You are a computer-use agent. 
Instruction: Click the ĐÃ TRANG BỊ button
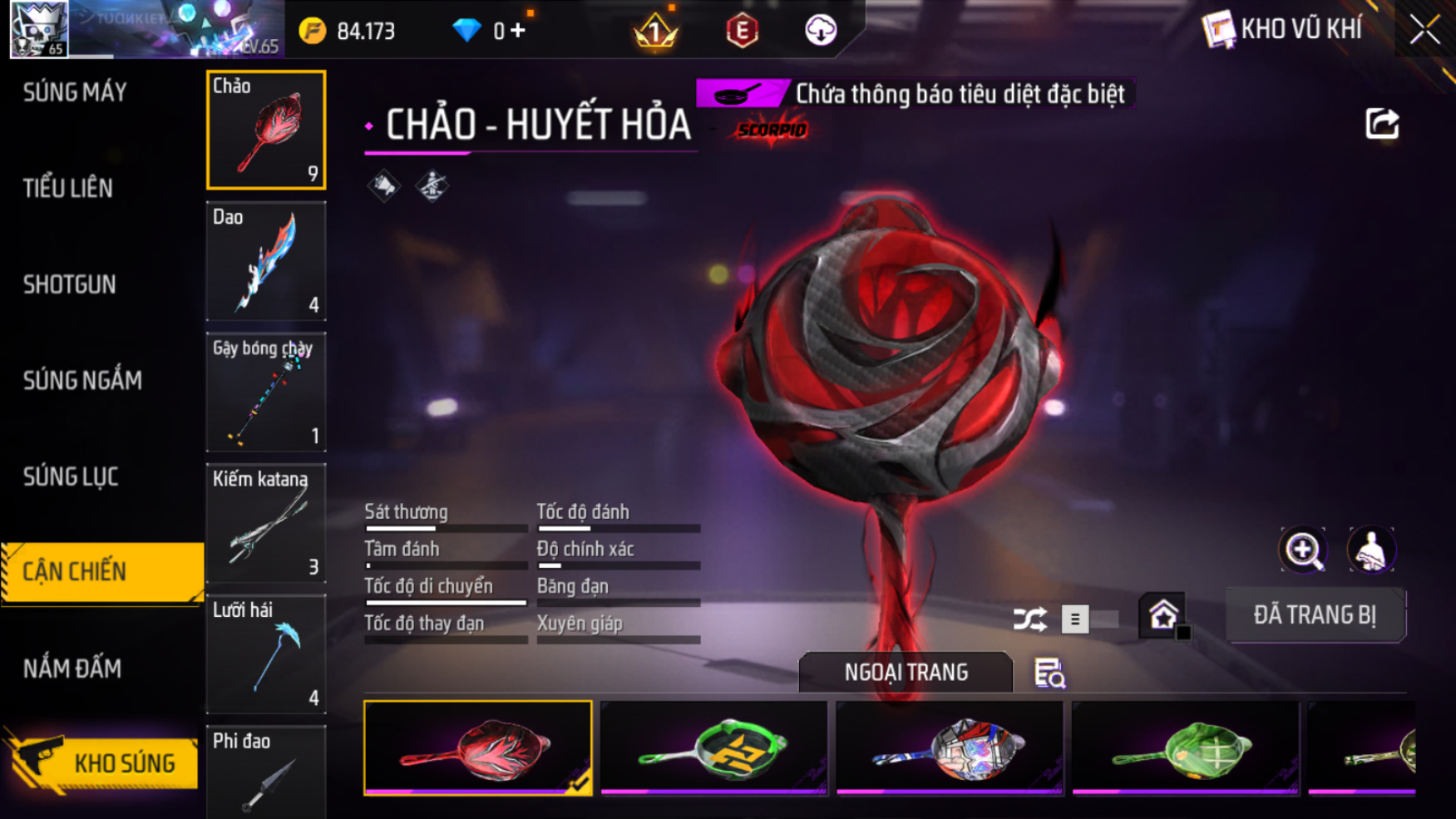click(1315, 615)
